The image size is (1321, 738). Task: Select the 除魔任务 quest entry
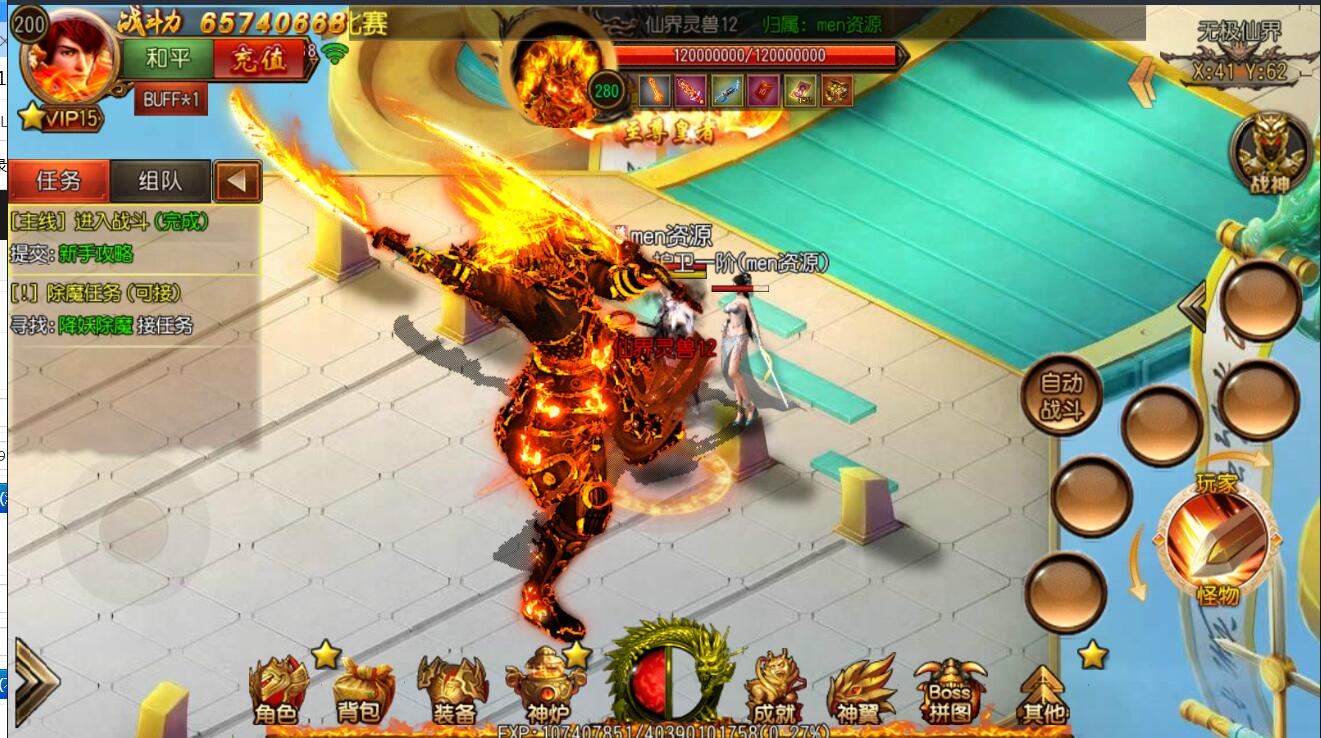tap(95, 293)
